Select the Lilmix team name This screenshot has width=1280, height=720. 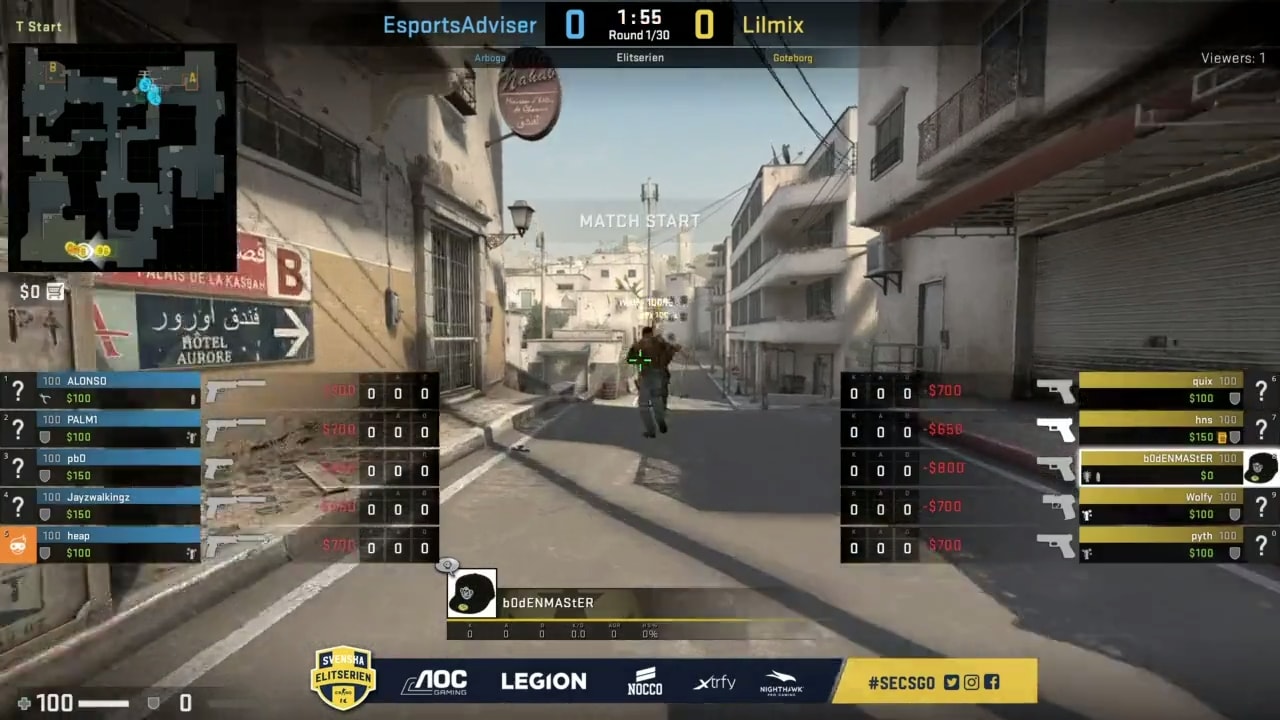773,25
